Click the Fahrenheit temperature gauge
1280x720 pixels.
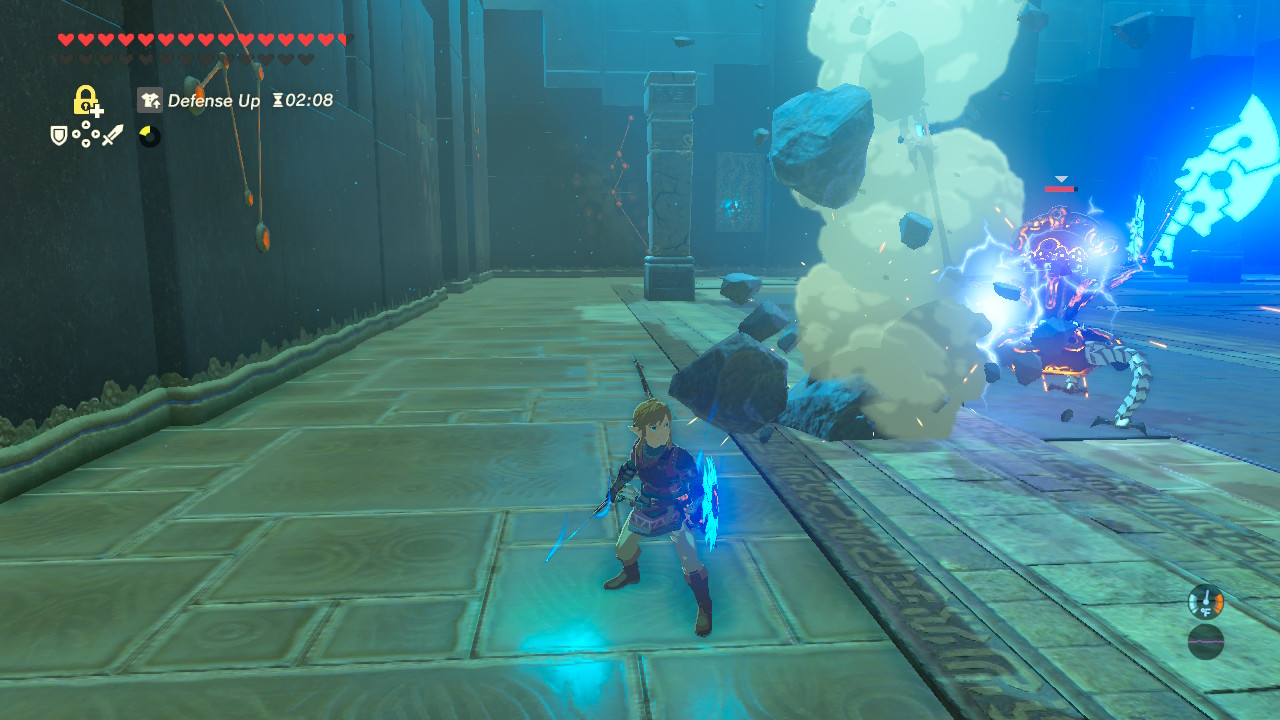(x=1207, y=601)
